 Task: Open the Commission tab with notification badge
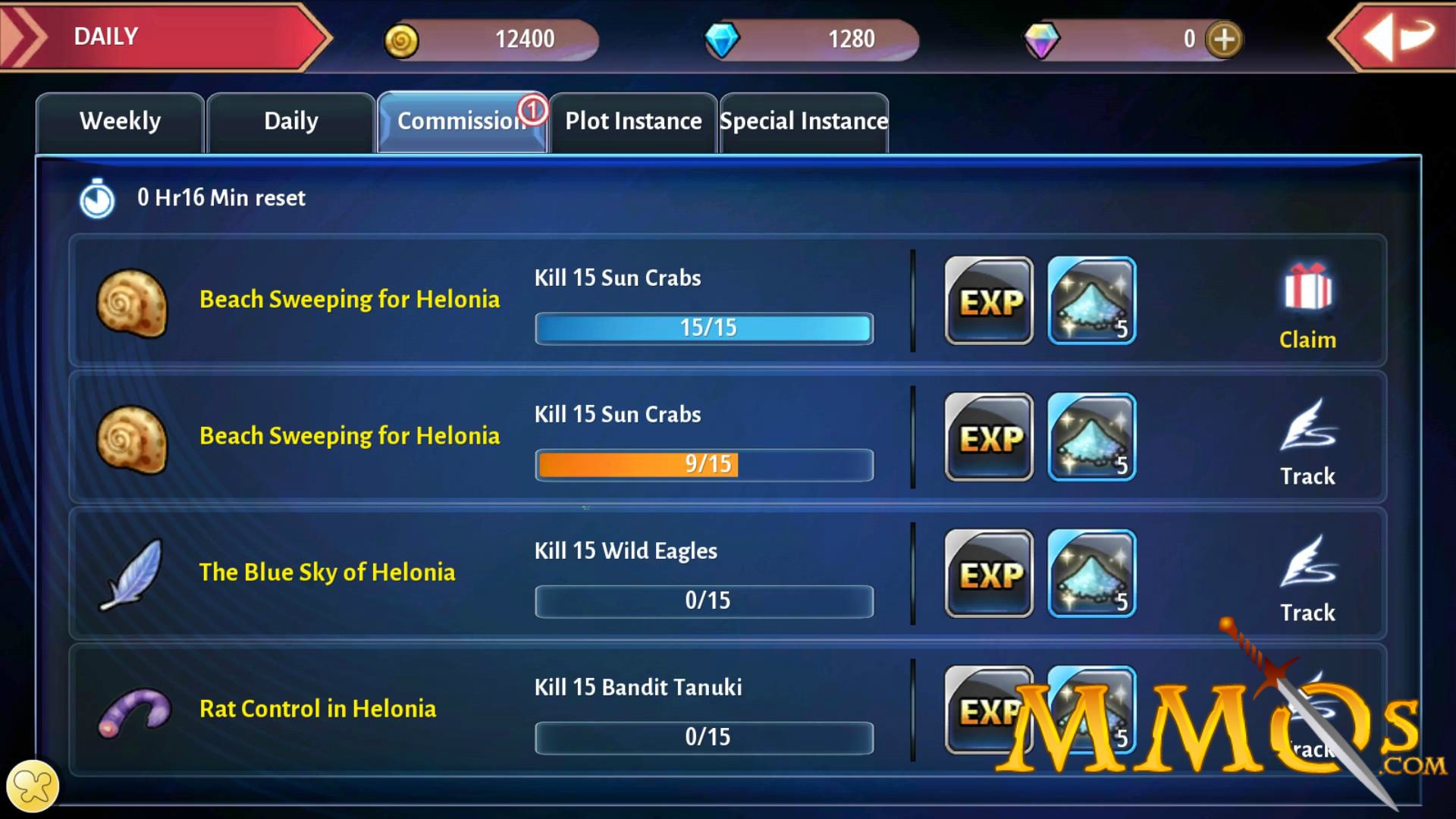pyautogui.click(x=461, y=121)
